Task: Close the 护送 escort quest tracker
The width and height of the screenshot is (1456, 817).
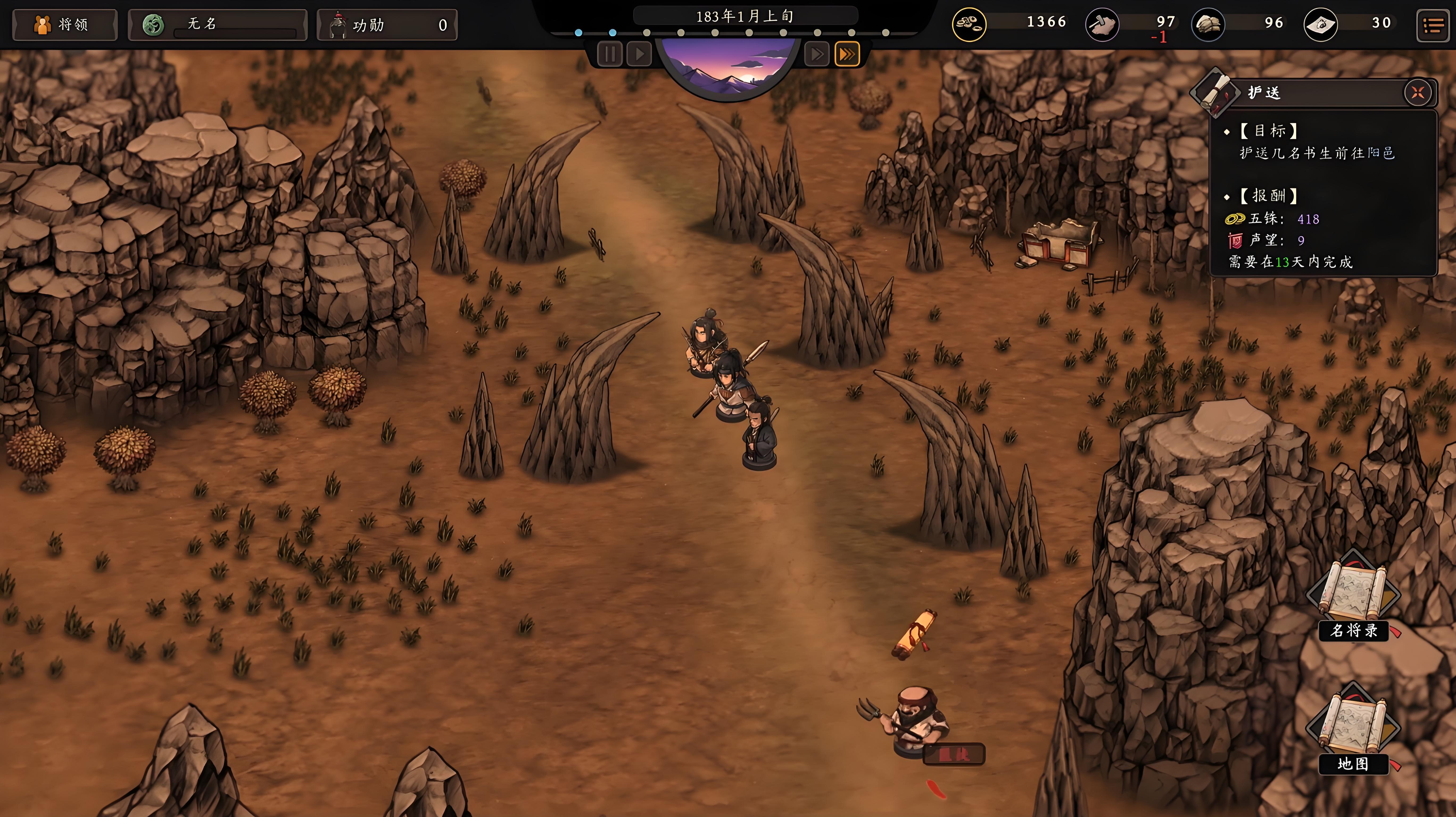Action: pos(1418,93)
